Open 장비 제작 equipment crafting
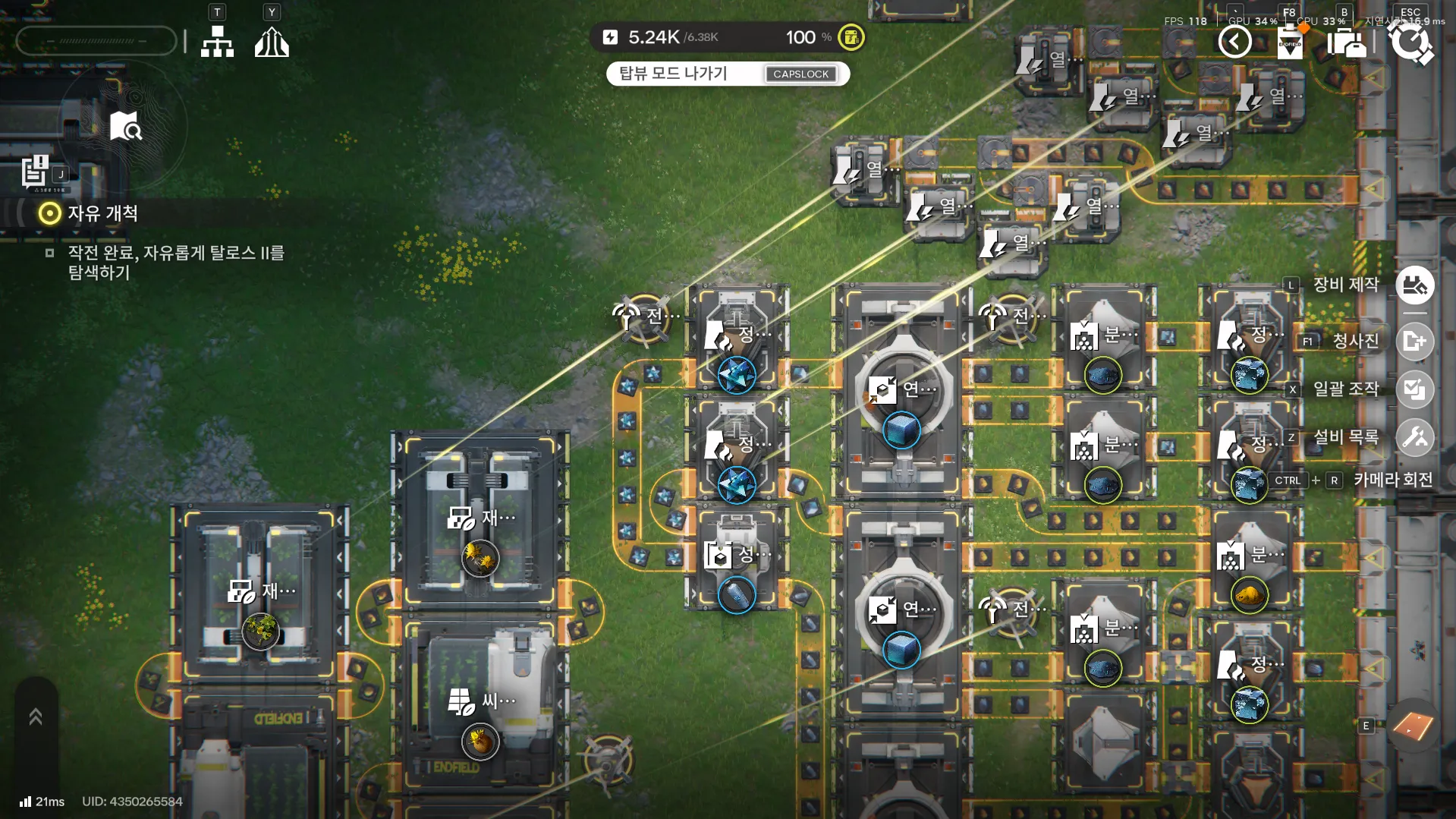1456x819 pixels. click(x=1414, y=285)
